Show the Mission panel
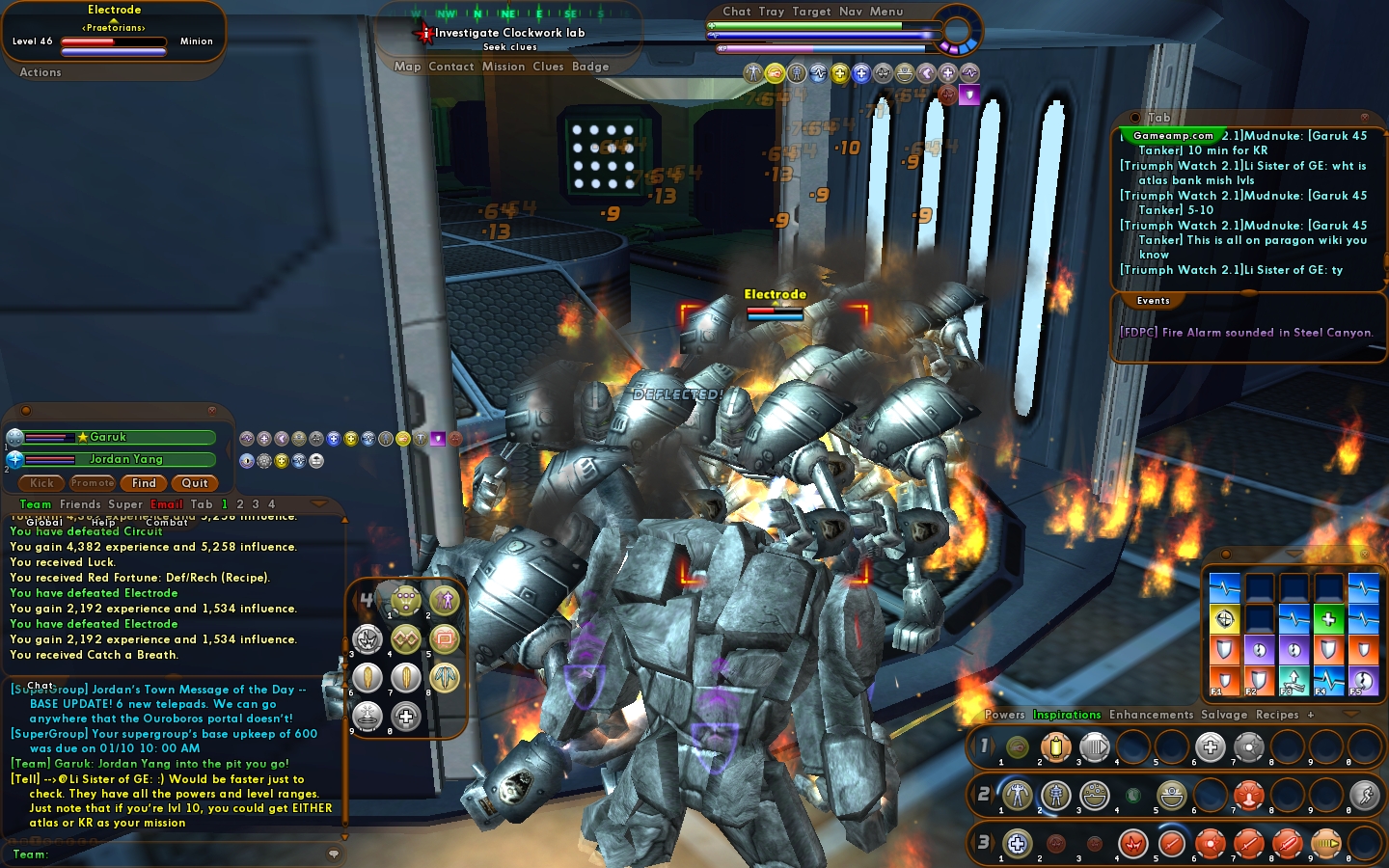The height and width of the screenshot is (868, 1389). coord(504,67)
